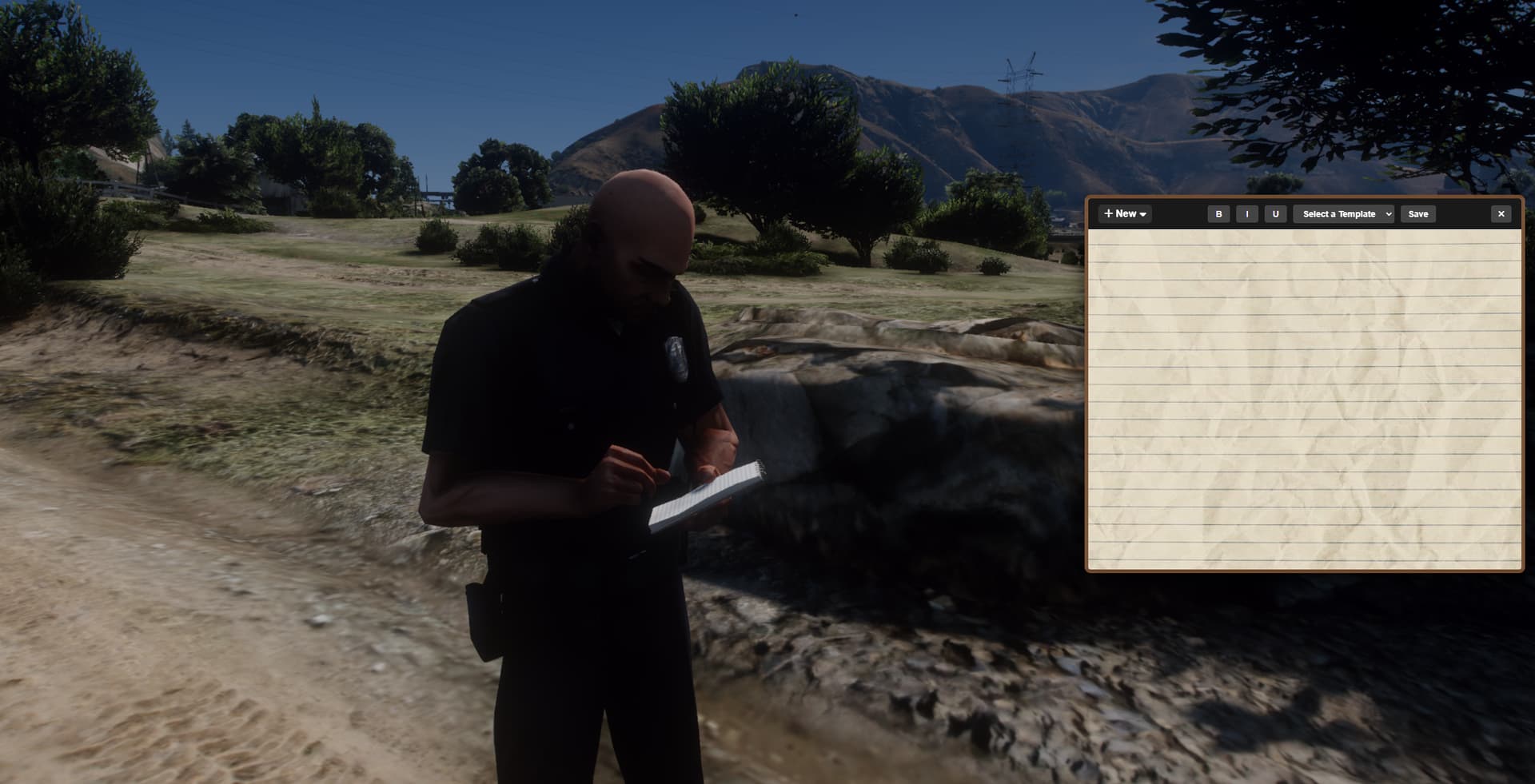
Task: Click the template selector arrow control
Action: coord(1388,214)
